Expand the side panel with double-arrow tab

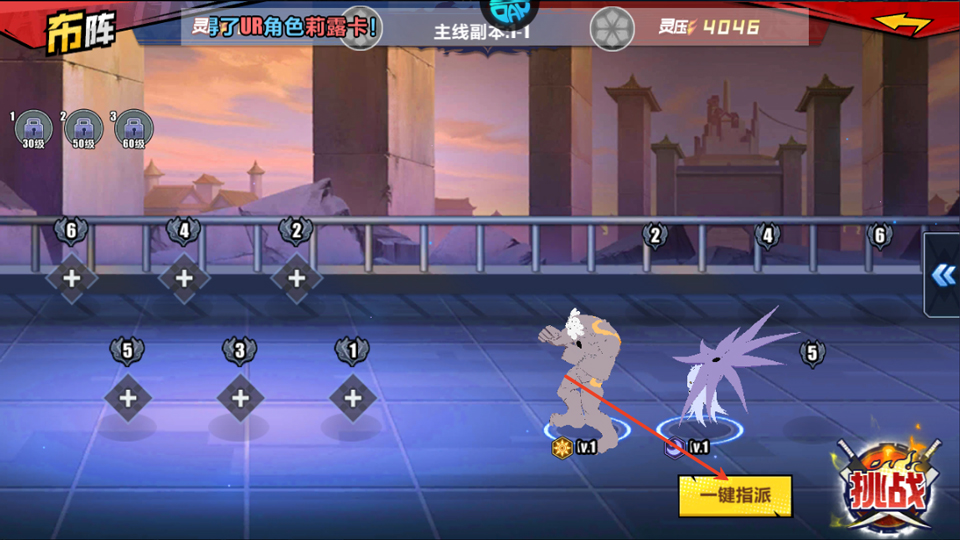point(943,275)
